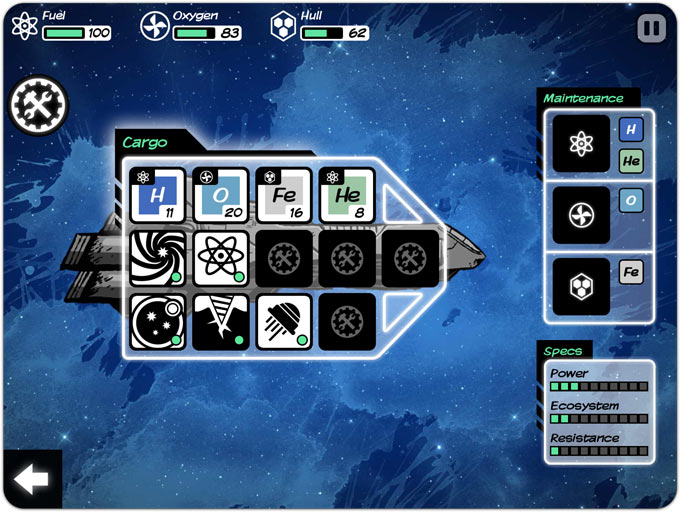Open the wrench and hammer gear menu
Screen dimensions: 680x512
(x=37, y=107)
